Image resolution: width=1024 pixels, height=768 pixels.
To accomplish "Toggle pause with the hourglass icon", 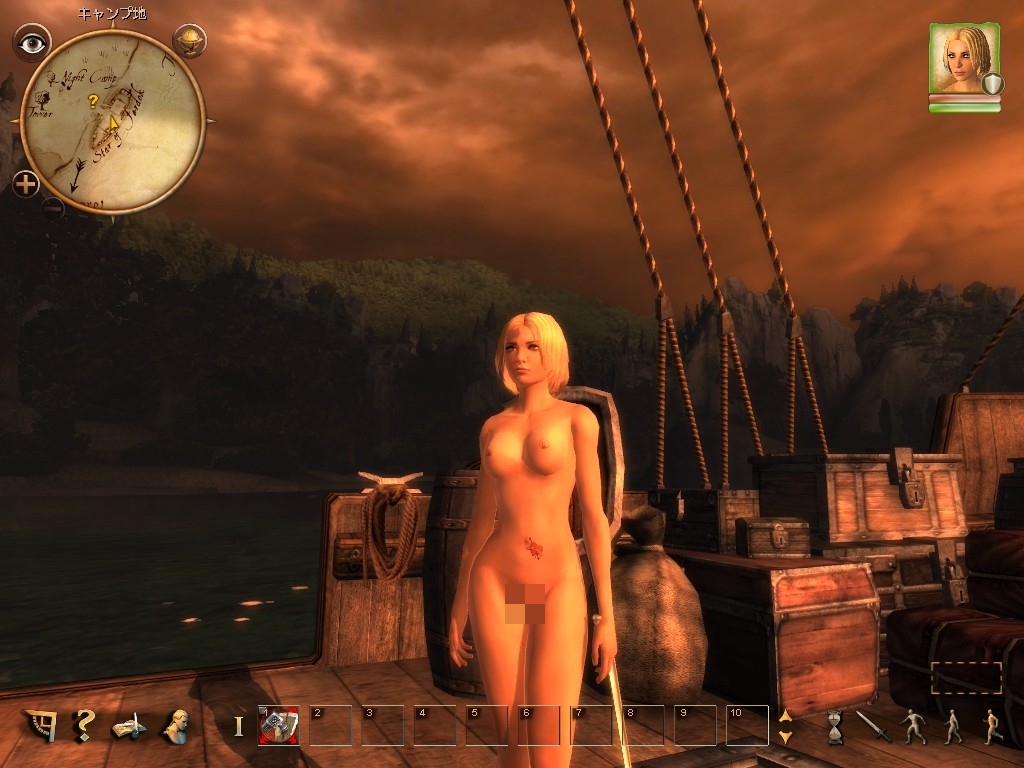I will click(835, 726).
